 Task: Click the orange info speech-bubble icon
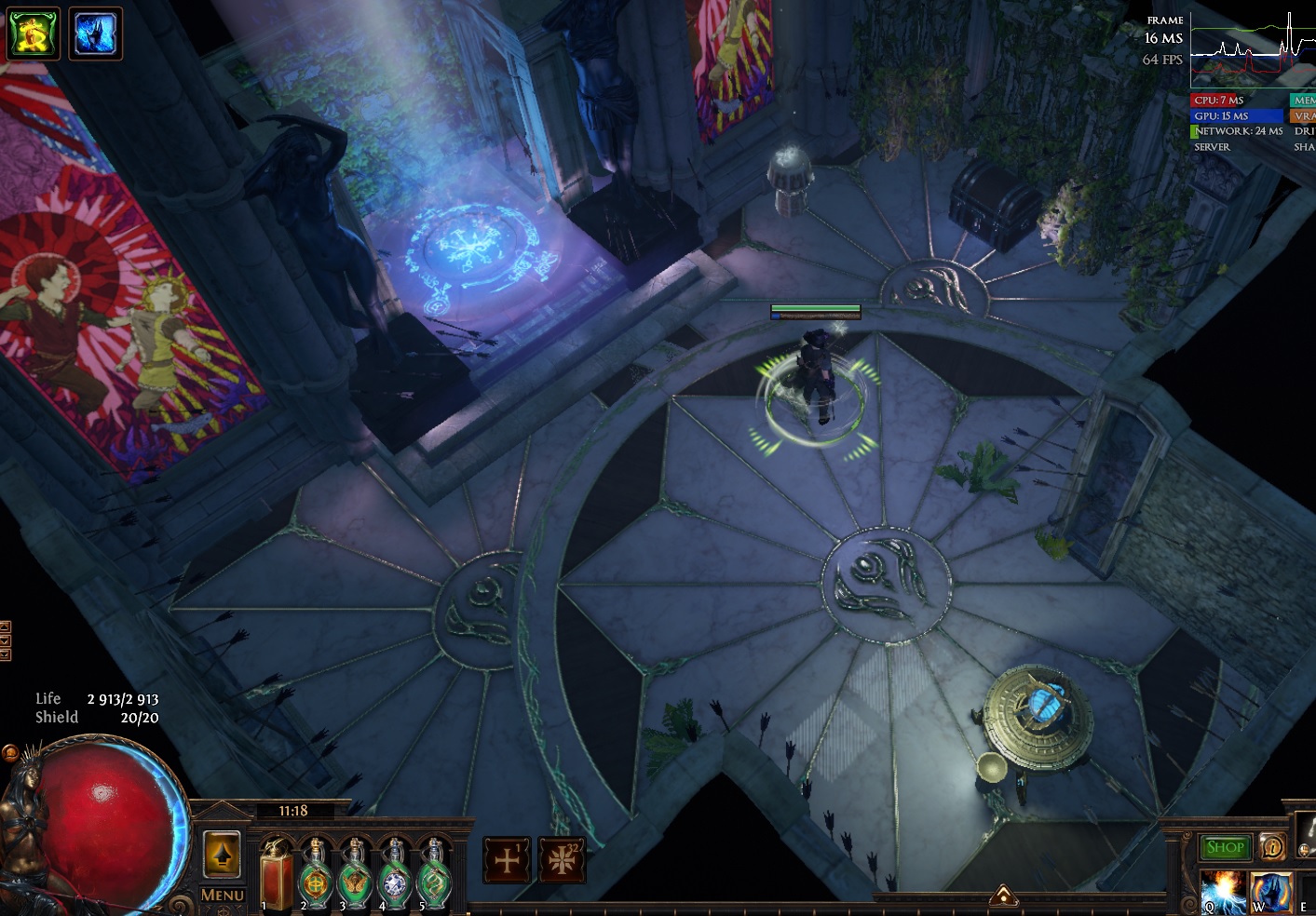coord(1272,847)
